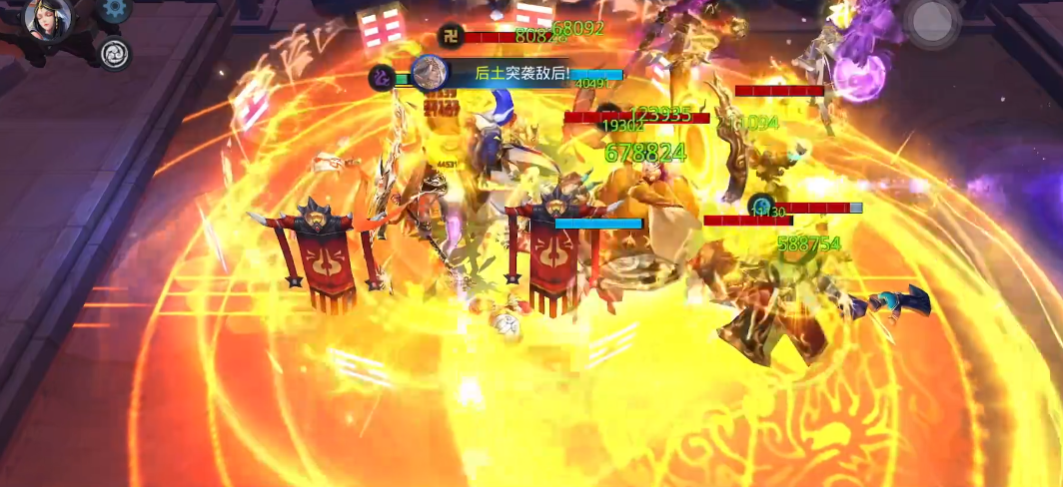Viewport: 1063px width, 487px height.
Task: Activate the white swirl emblem icon
Action: point(115,54)
